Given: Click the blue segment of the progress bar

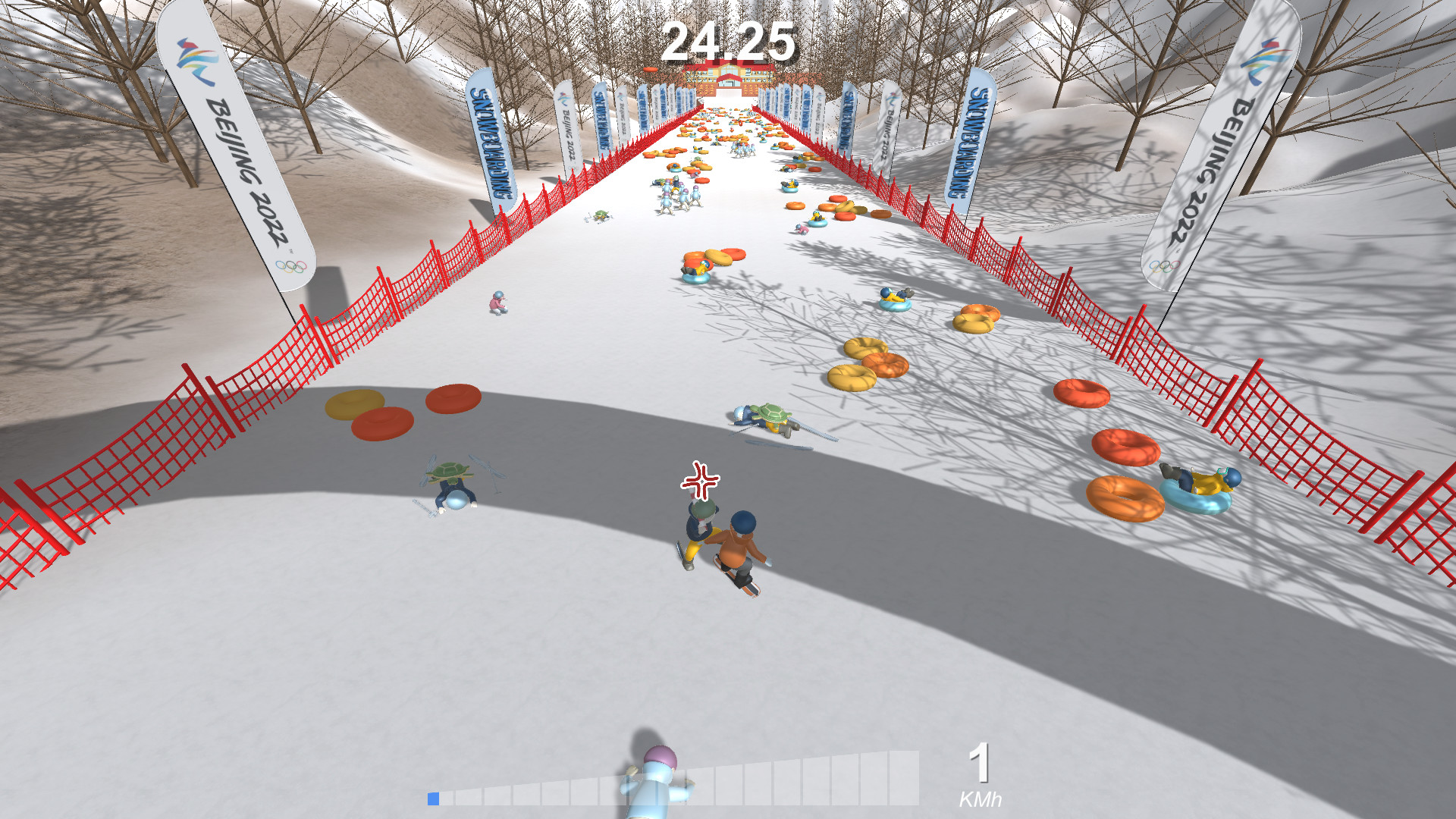Looking at the screenshot, I should pos(434,798).
